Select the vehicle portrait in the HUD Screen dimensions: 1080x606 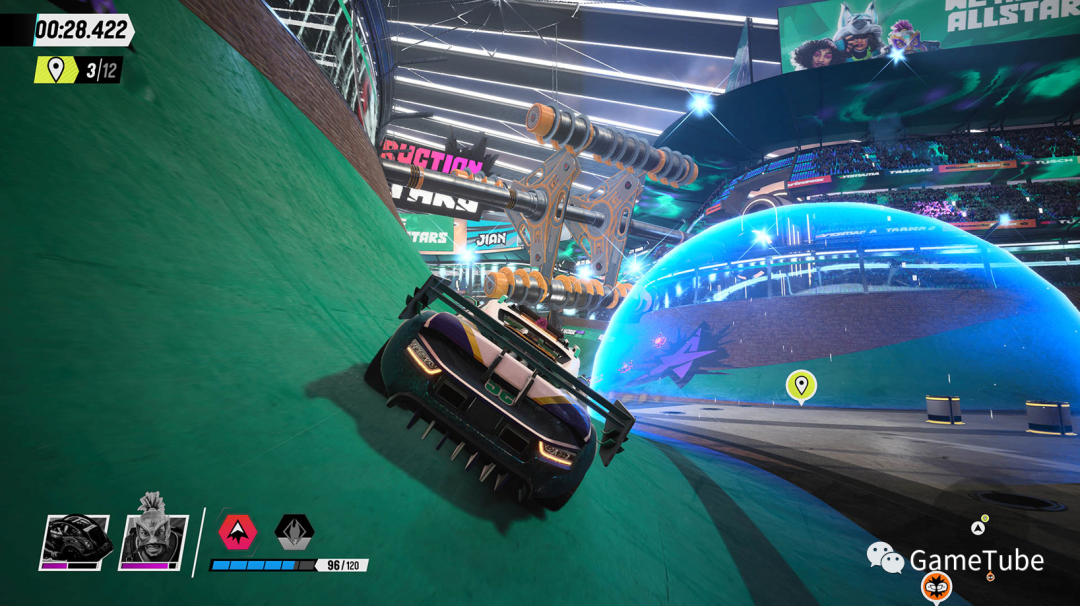75,543
